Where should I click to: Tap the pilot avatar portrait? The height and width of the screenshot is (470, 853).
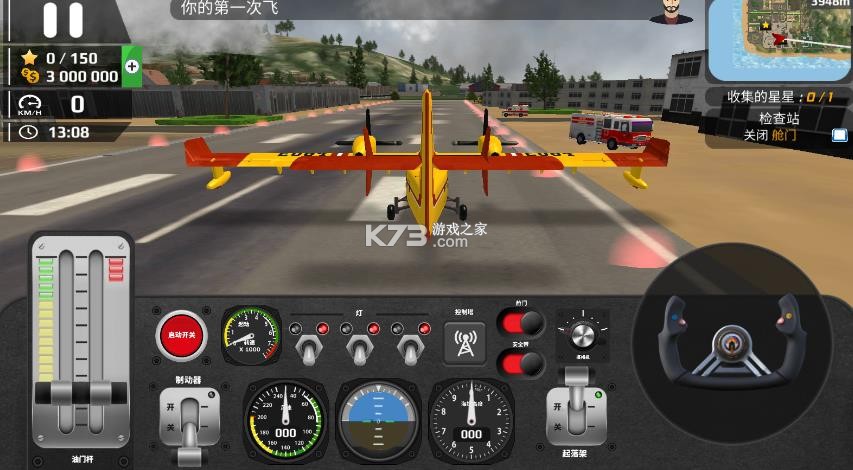[x=672, y=12]
